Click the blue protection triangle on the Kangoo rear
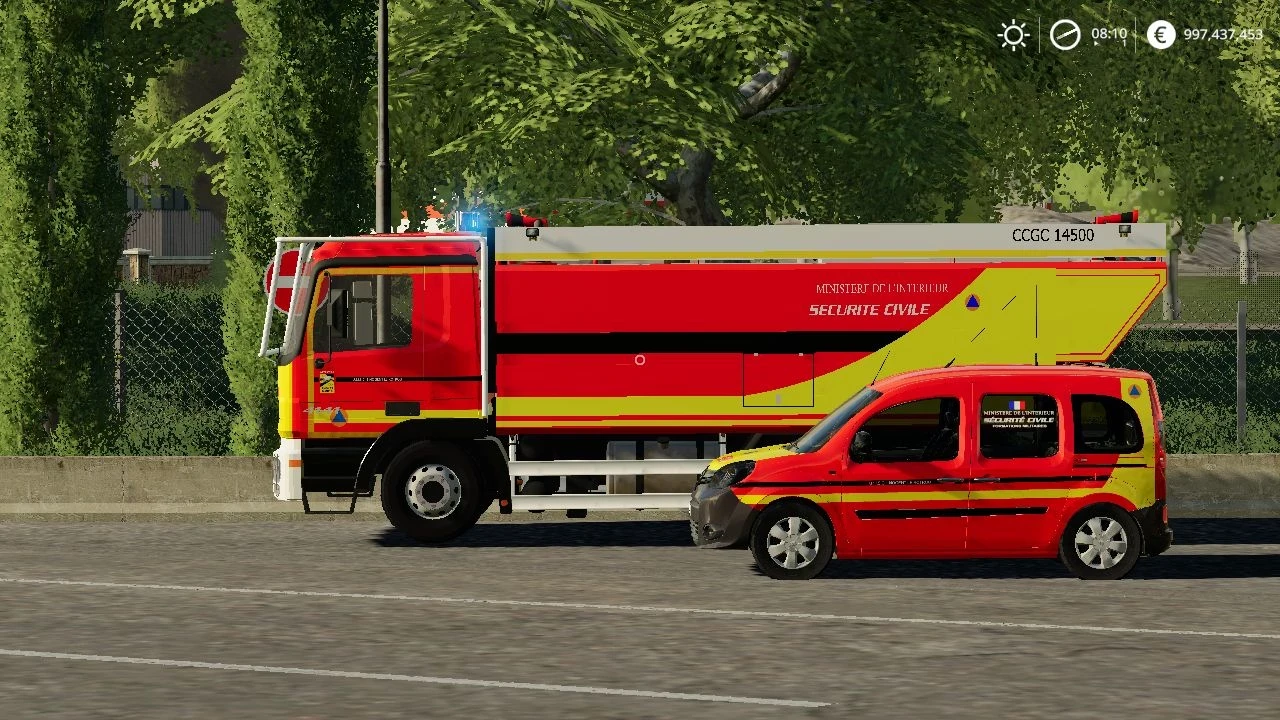This screenshot has height=720, width=1280. point(1134,391)
